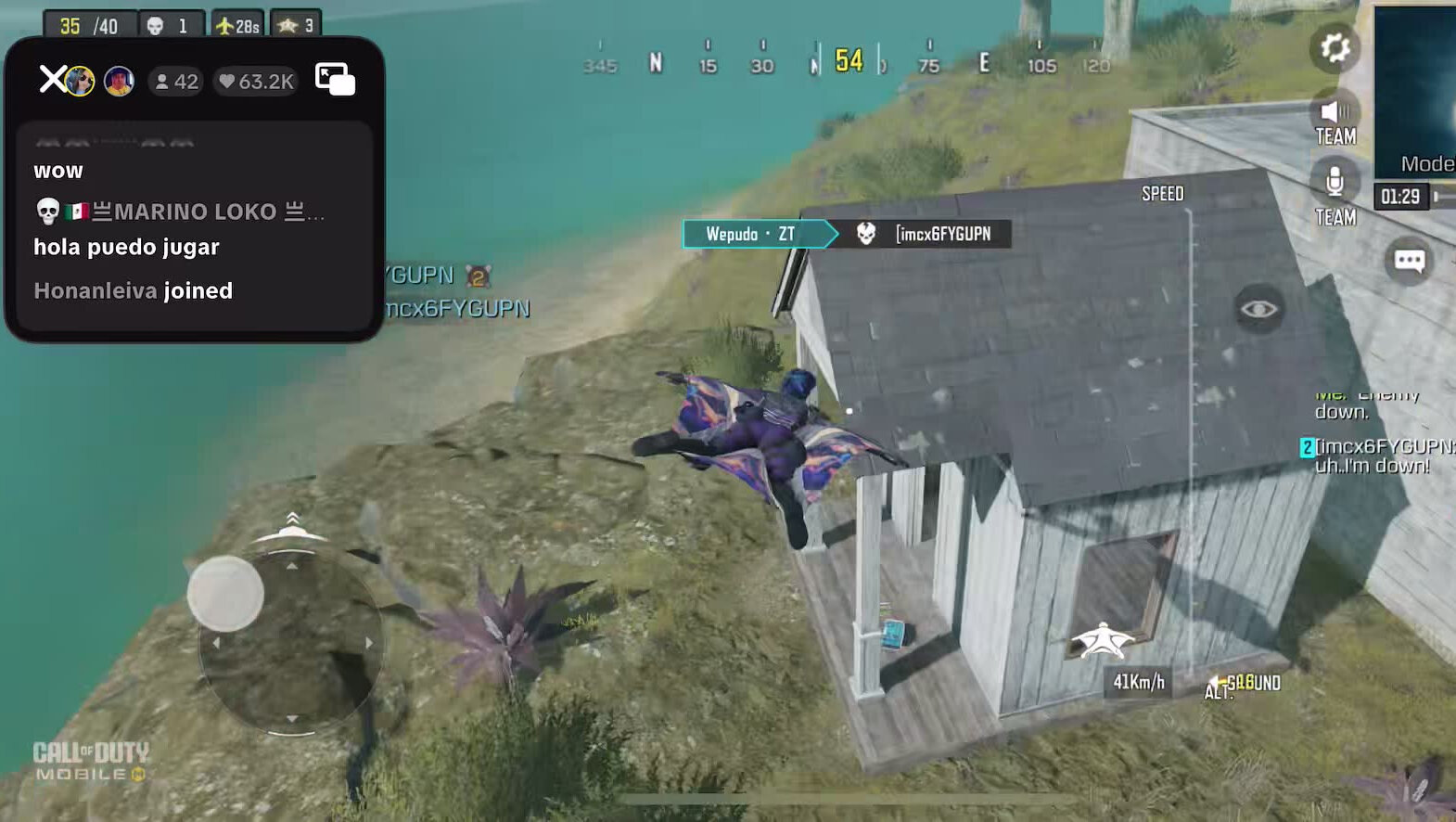Open the quick chat bubble
The width and height of the screenshot is (1456, 822).
(1409, 261)
